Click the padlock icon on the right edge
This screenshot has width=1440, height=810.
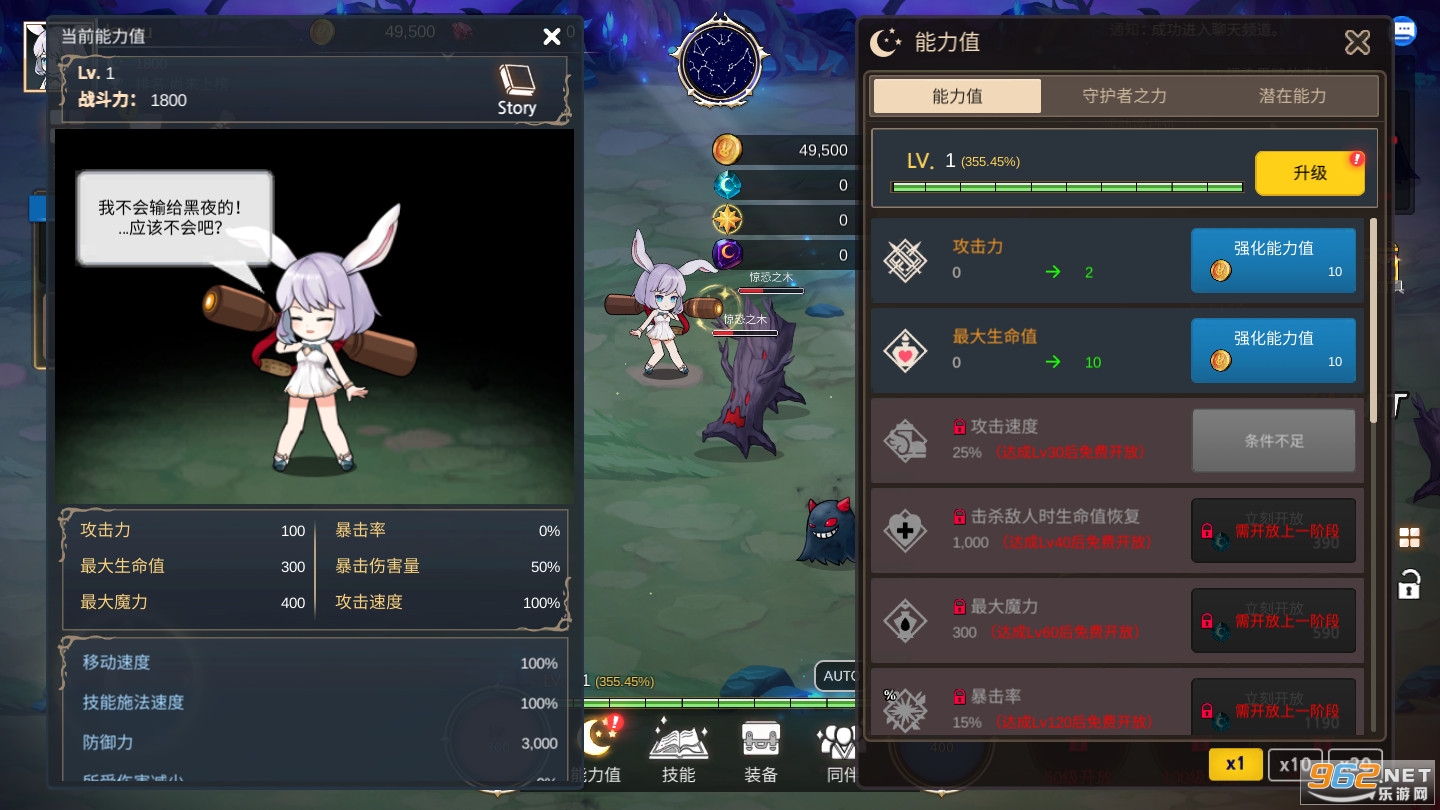tap(1410, 583)
